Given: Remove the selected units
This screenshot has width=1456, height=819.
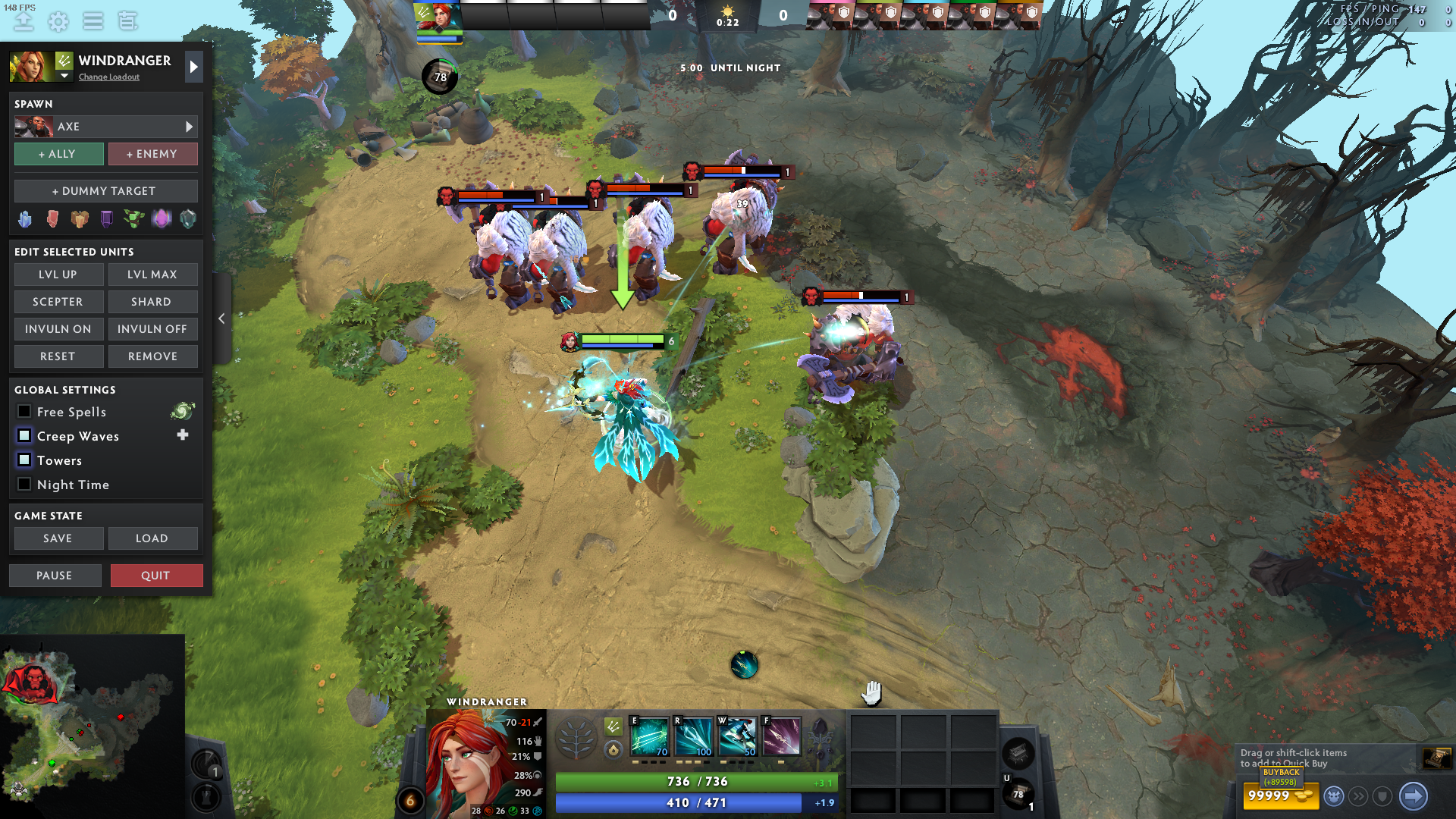Looking at the screenshot, I should 152,356.
